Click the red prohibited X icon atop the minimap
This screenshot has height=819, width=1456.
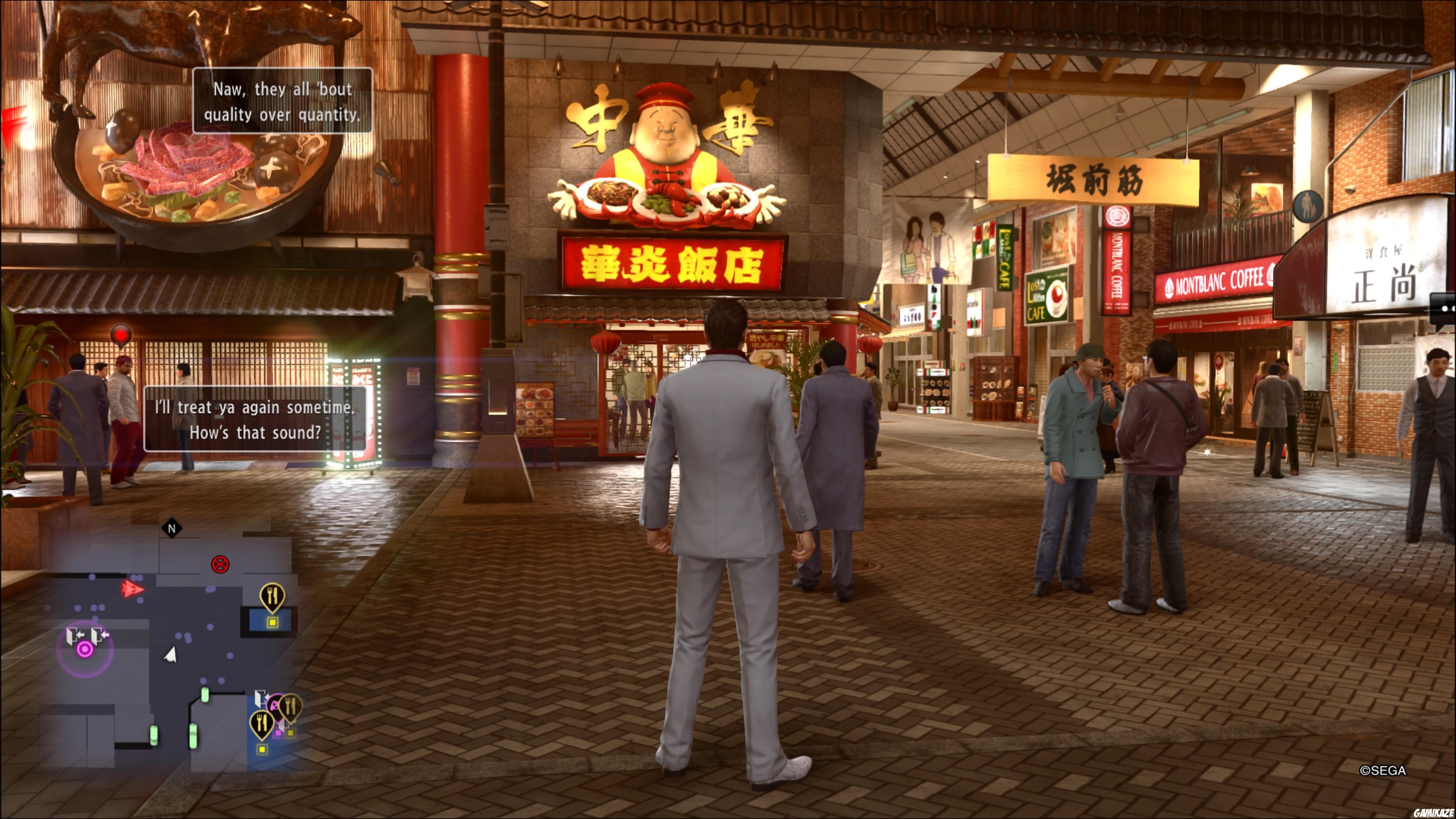point(220,564)
